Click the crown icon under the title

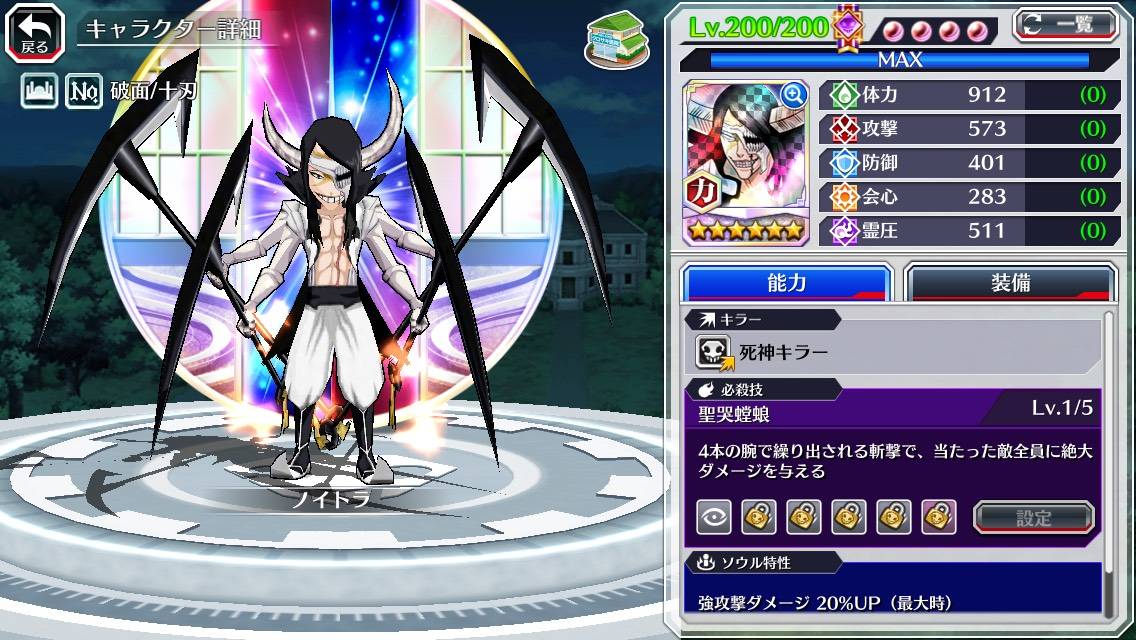point(39,92)
